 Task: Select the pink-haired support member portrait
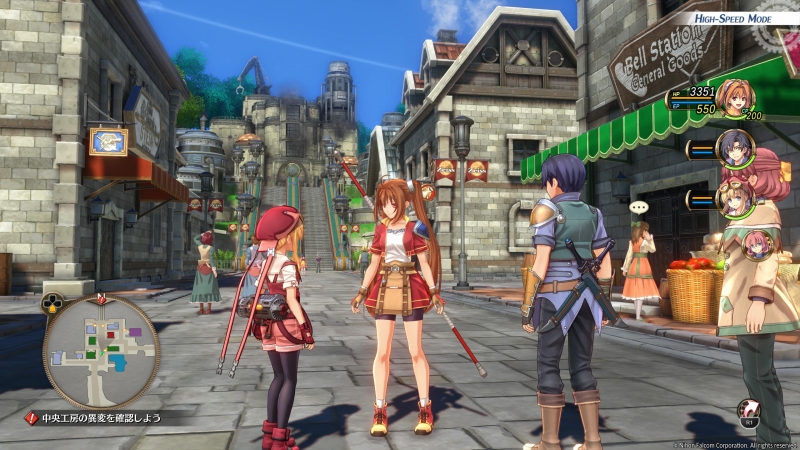(759, 245)
